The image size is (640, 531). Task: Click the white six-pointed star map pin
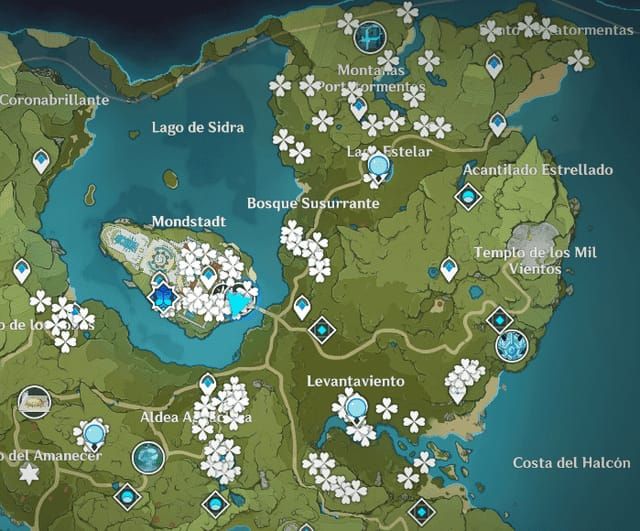tap(29, 472)
